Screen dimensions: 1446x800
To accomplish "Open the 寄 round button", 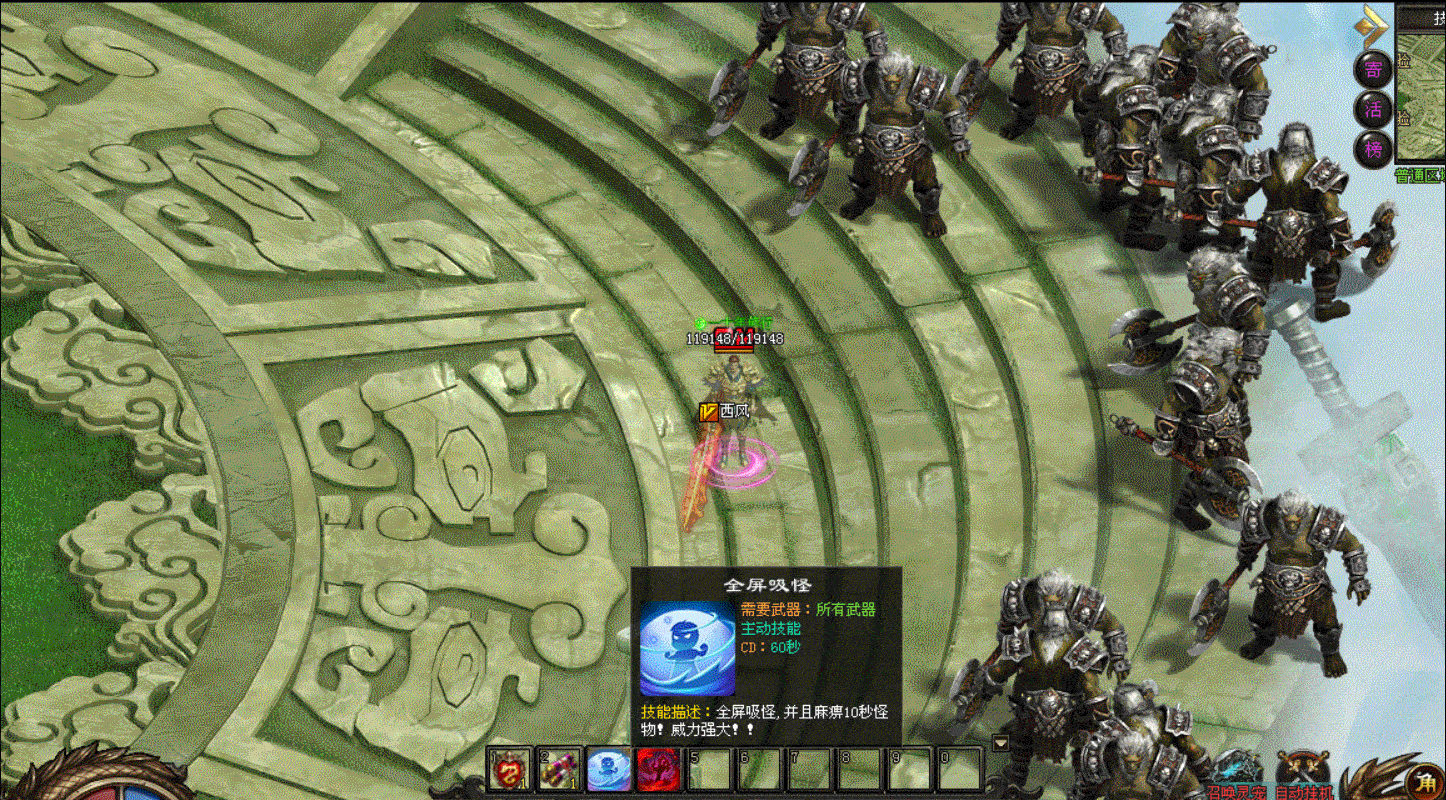I will 1374,69.
